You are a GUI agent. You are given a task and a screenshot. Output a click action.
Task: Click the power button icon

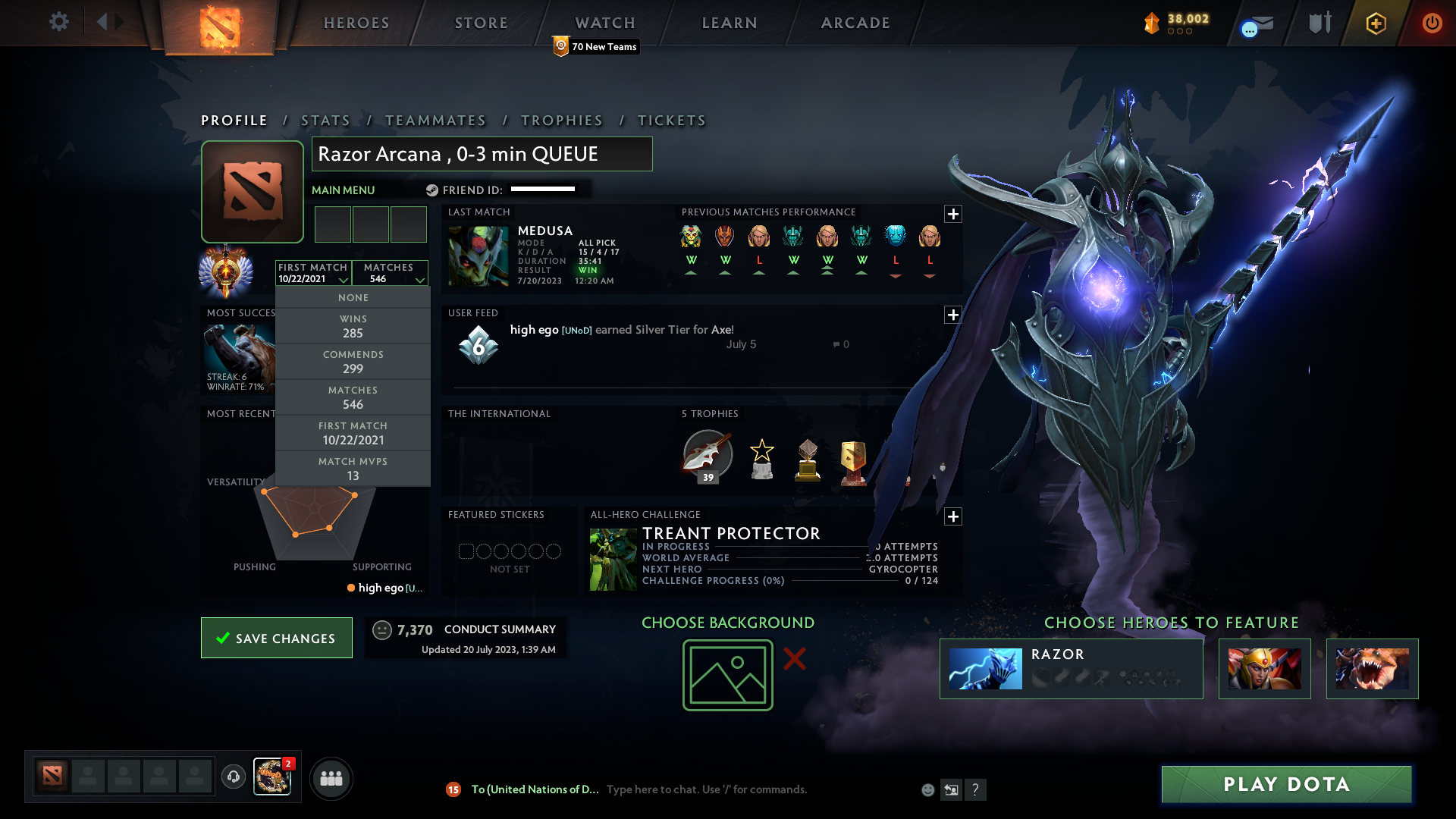[x=1432, y=23]
